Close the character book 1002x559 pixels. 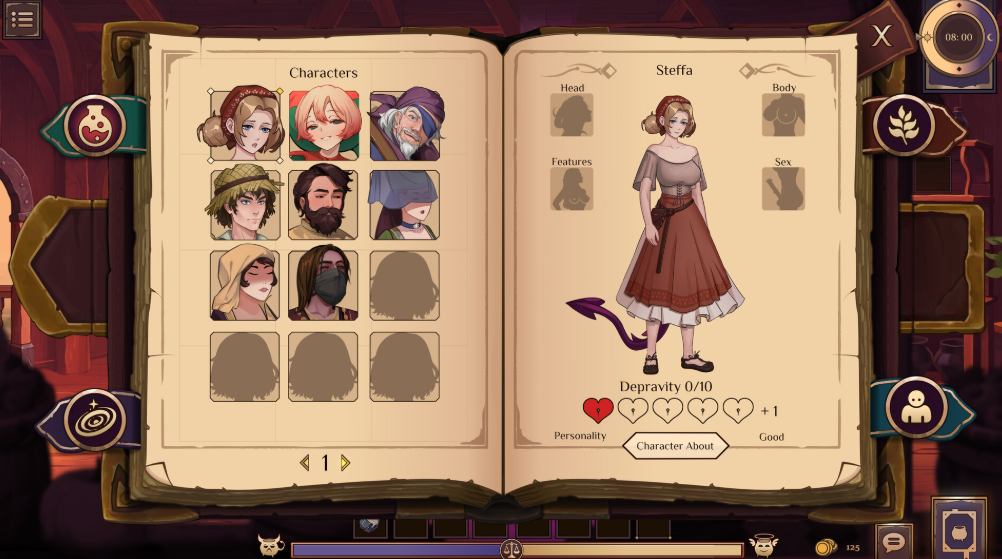pyautogui.click(x=881, y=37)
